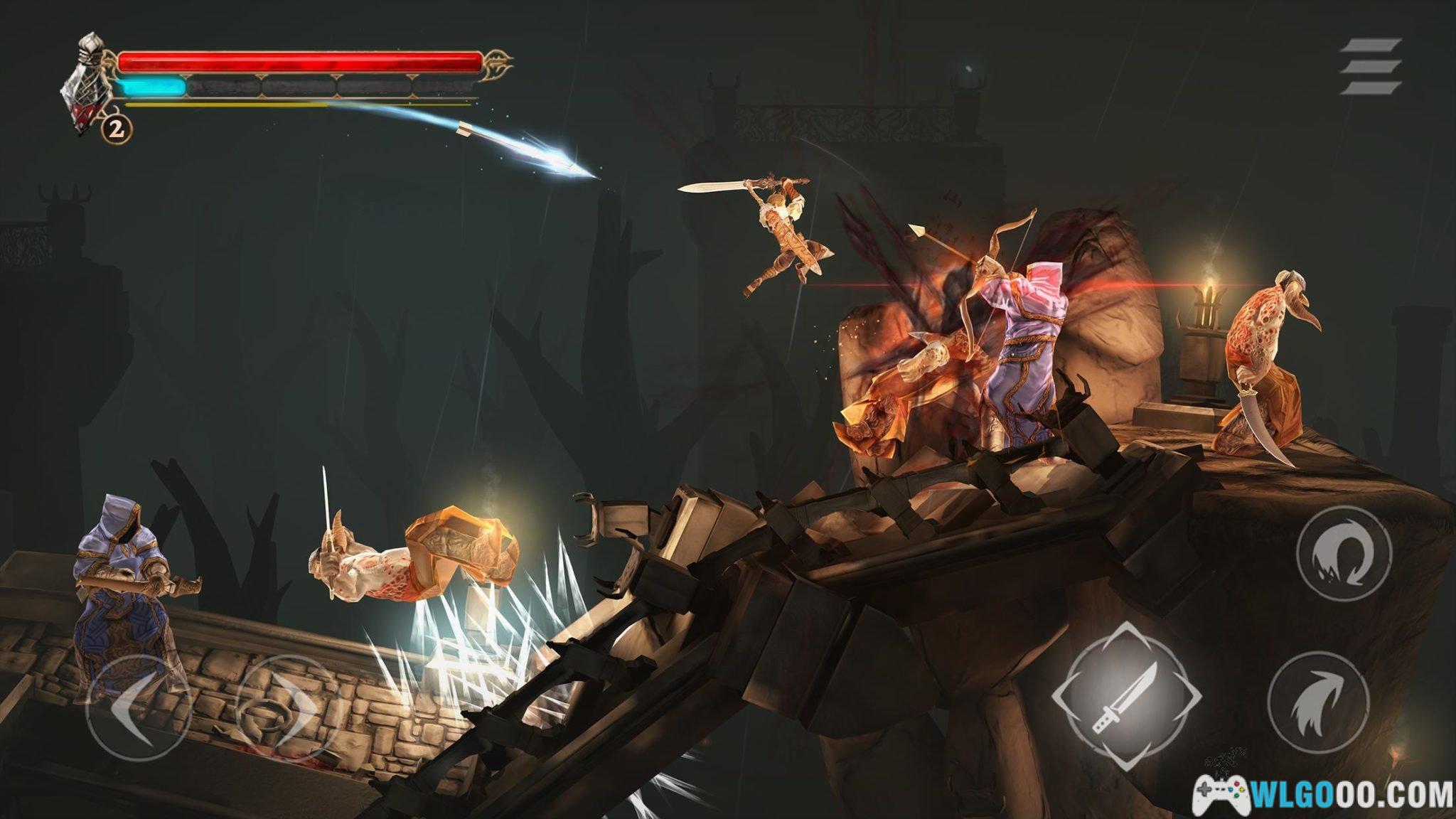Activate the jump arrow button

coord(1319,701)
